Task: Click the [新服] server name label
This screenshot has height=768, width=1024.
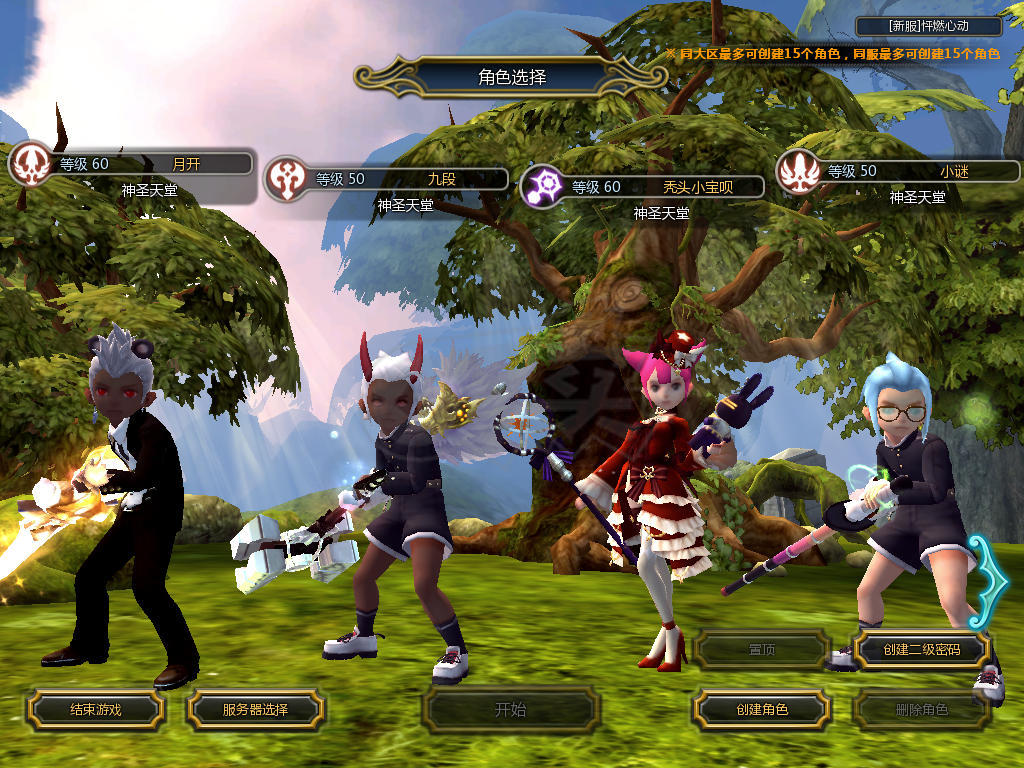Action: (x=928, y=27)
